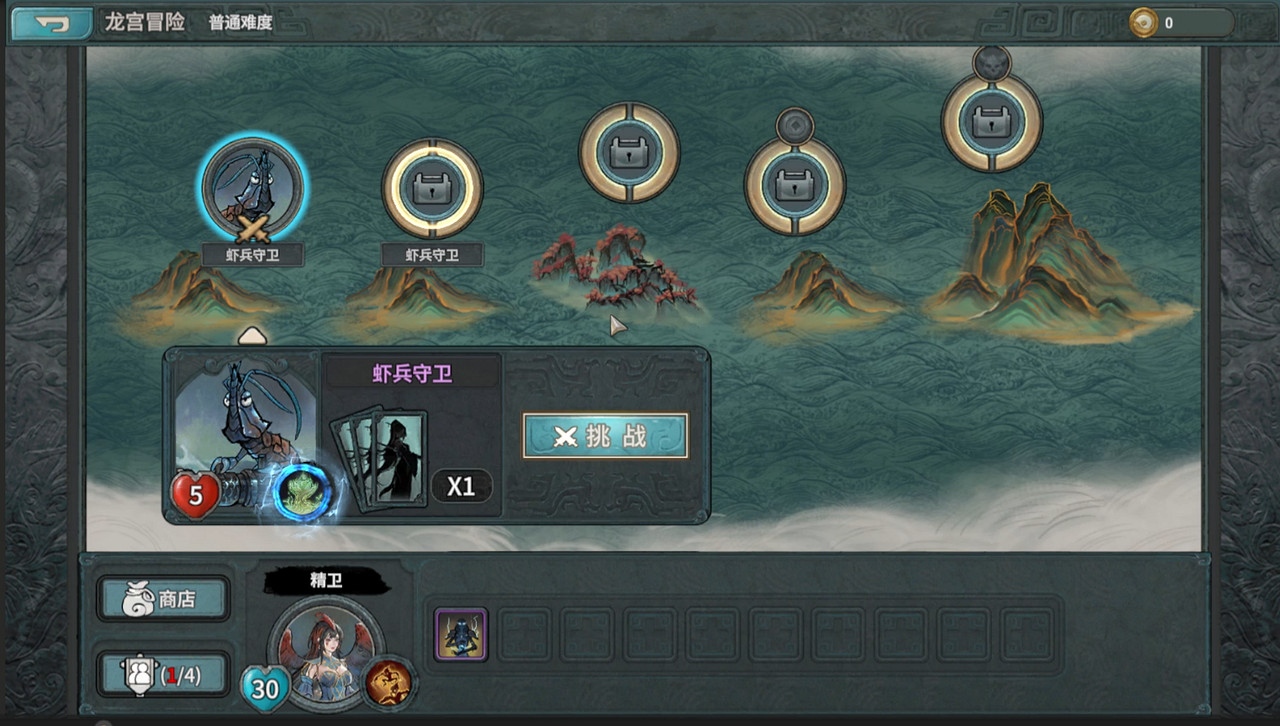
Task: Open the companion roster showing (1/4)
Action: [163, 674]
